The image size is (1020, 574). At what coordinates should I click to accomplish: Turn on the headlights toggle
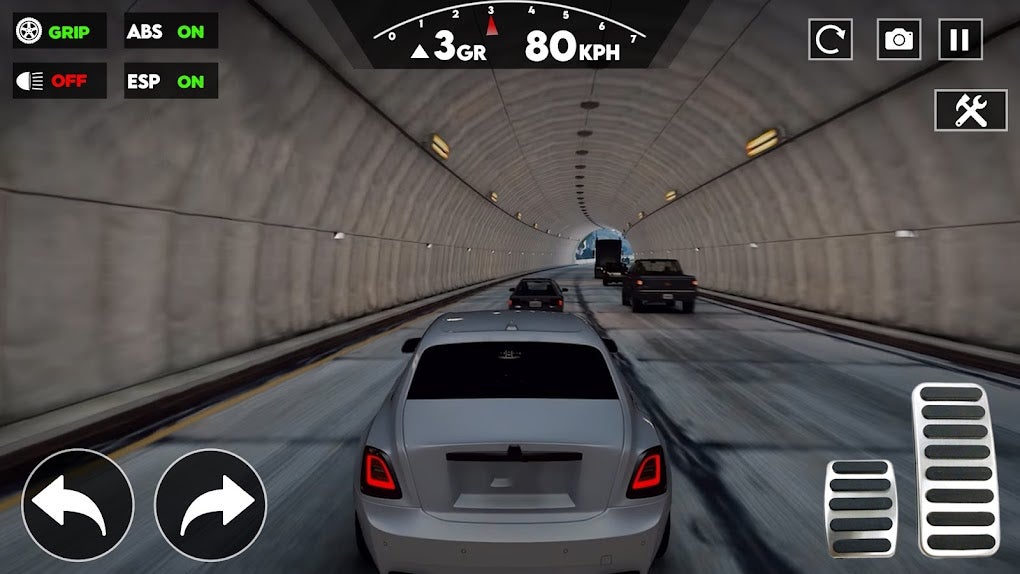point(59,81)
